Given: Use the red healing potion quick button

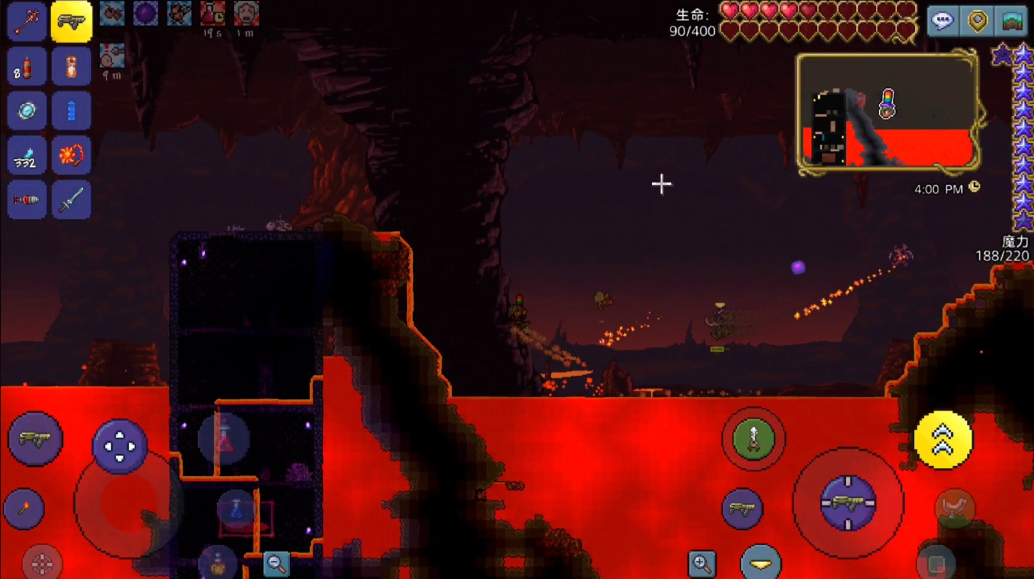Looking at the screenshot, I should point(224,437).
